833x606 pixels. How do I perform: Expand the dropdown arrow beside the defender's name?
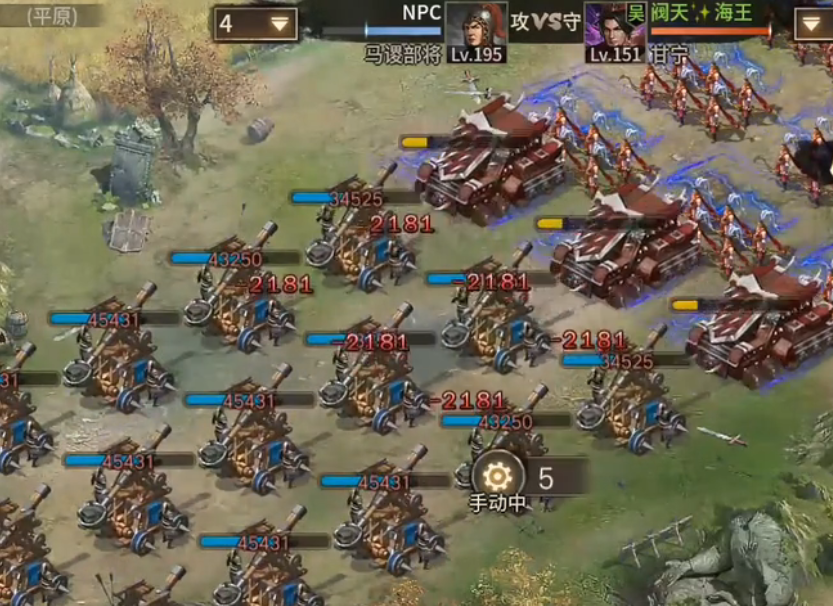coord(812,24)
